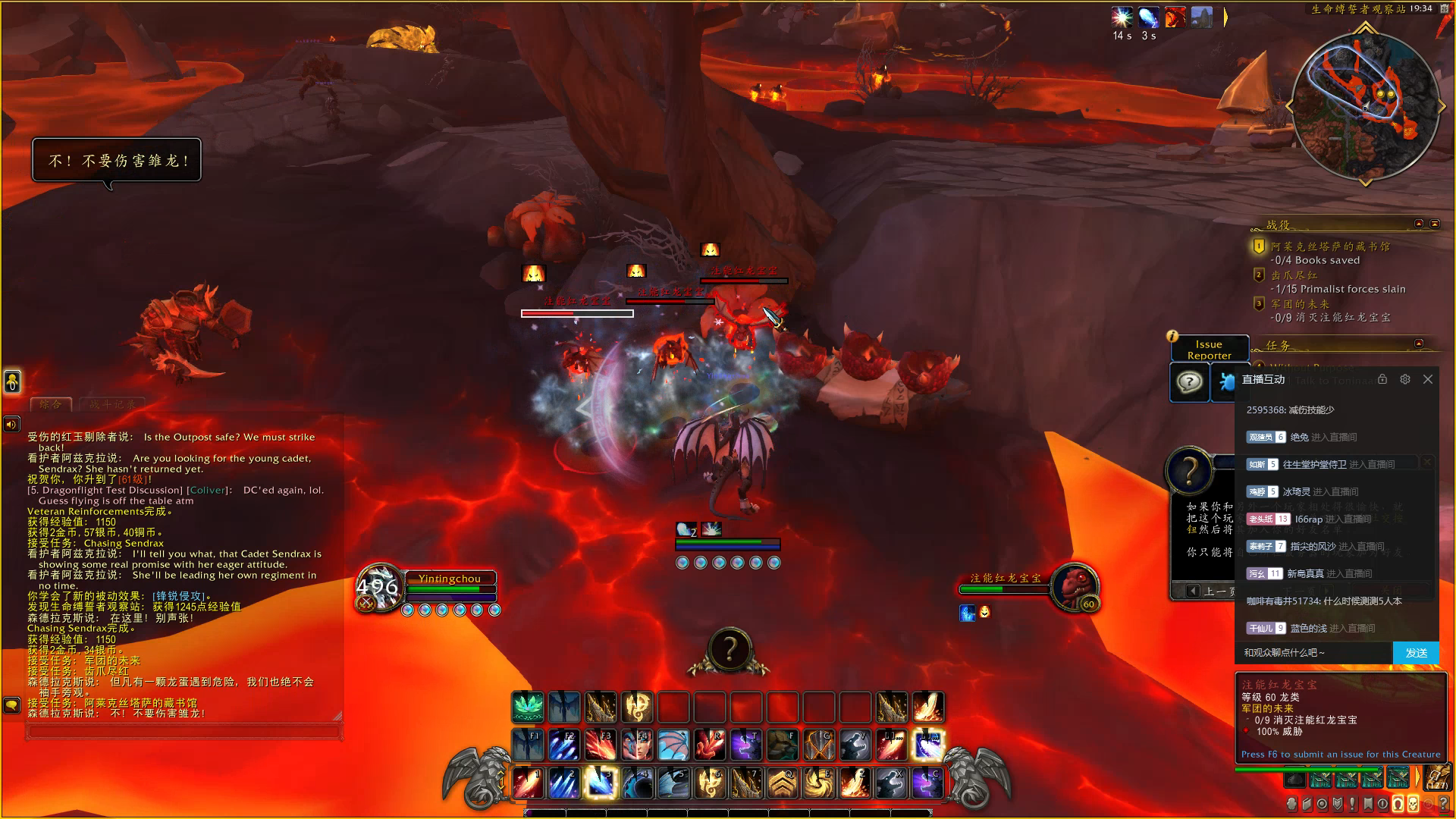This screenshot has width=1456, height=819.
Task: Use the glowing ability on key 3
Action: point(601,783)
